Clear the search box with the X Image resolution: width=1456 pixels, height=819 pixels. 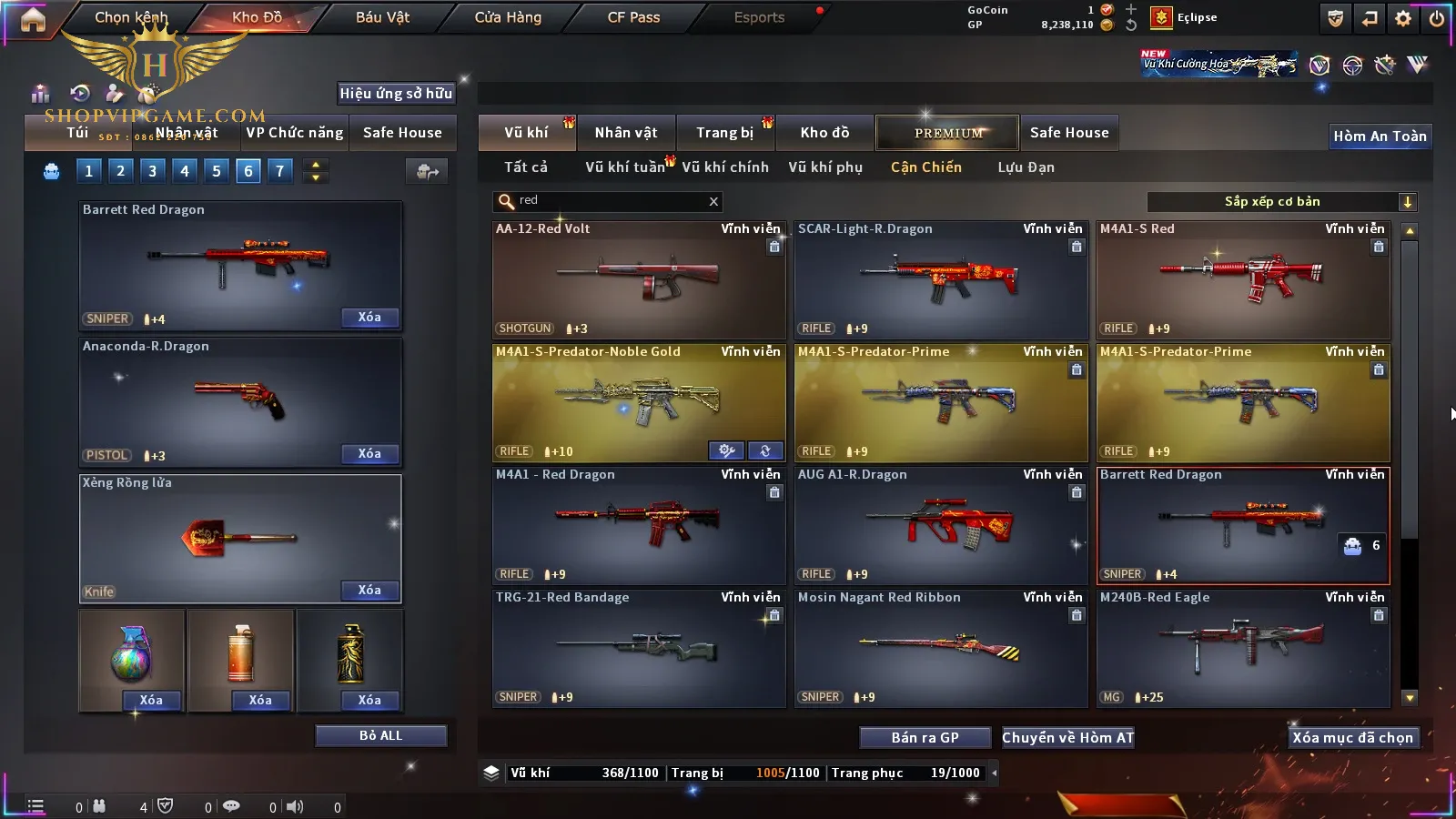pyautogui.click(x=713, y=202)
